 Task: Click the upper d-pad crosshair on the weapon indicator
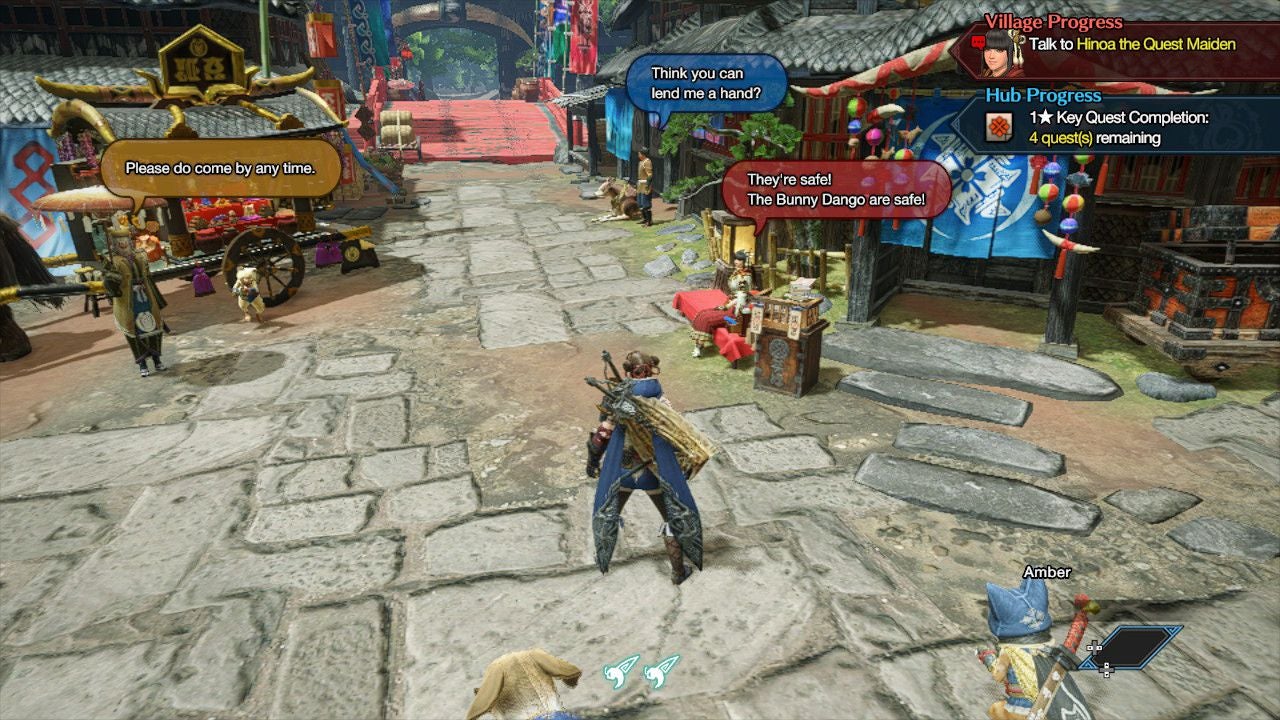[x=1095, y=647]
